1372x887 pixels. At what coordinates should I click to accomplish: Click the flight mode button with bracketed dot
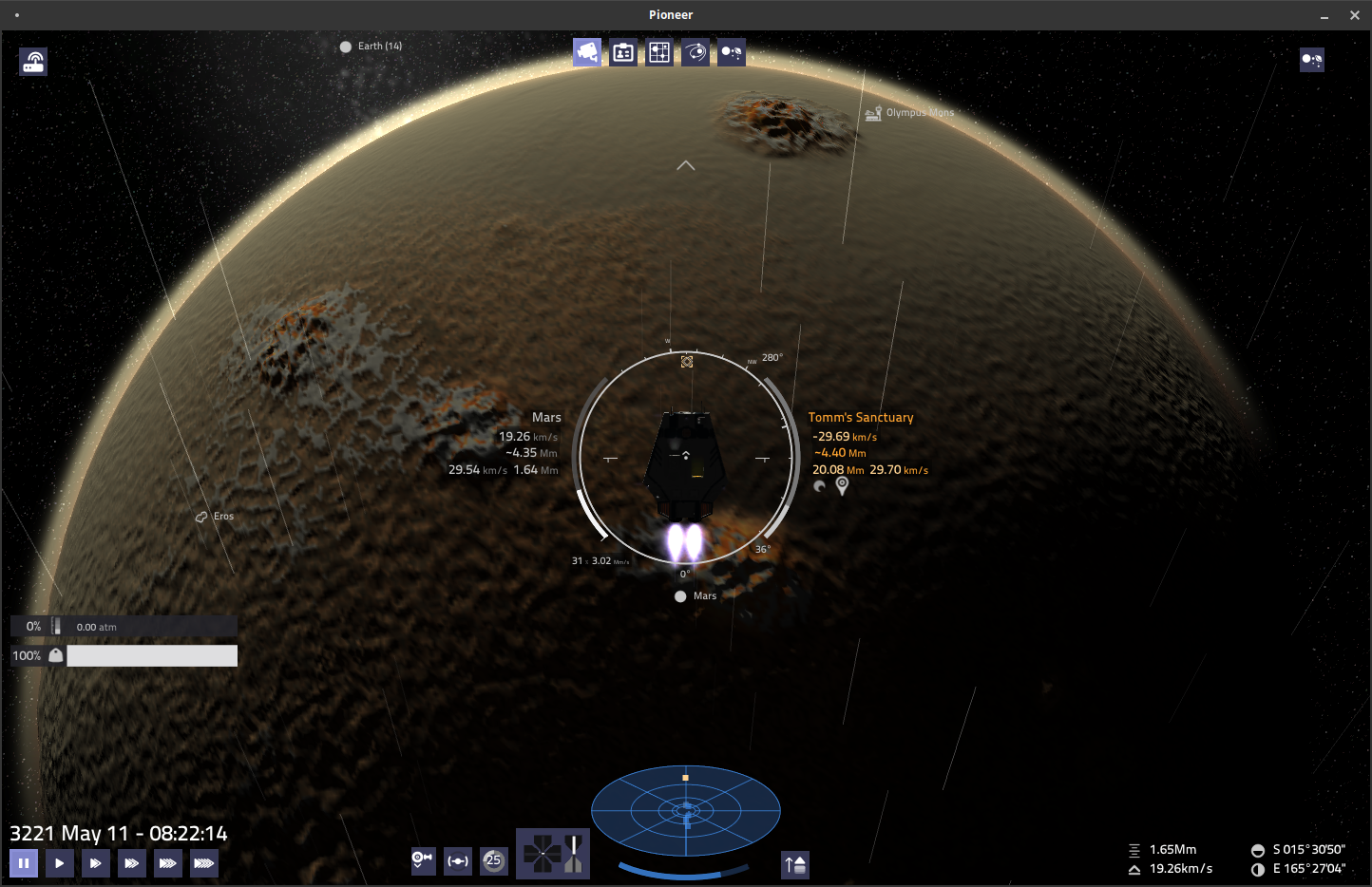click(x=458, y=860)
